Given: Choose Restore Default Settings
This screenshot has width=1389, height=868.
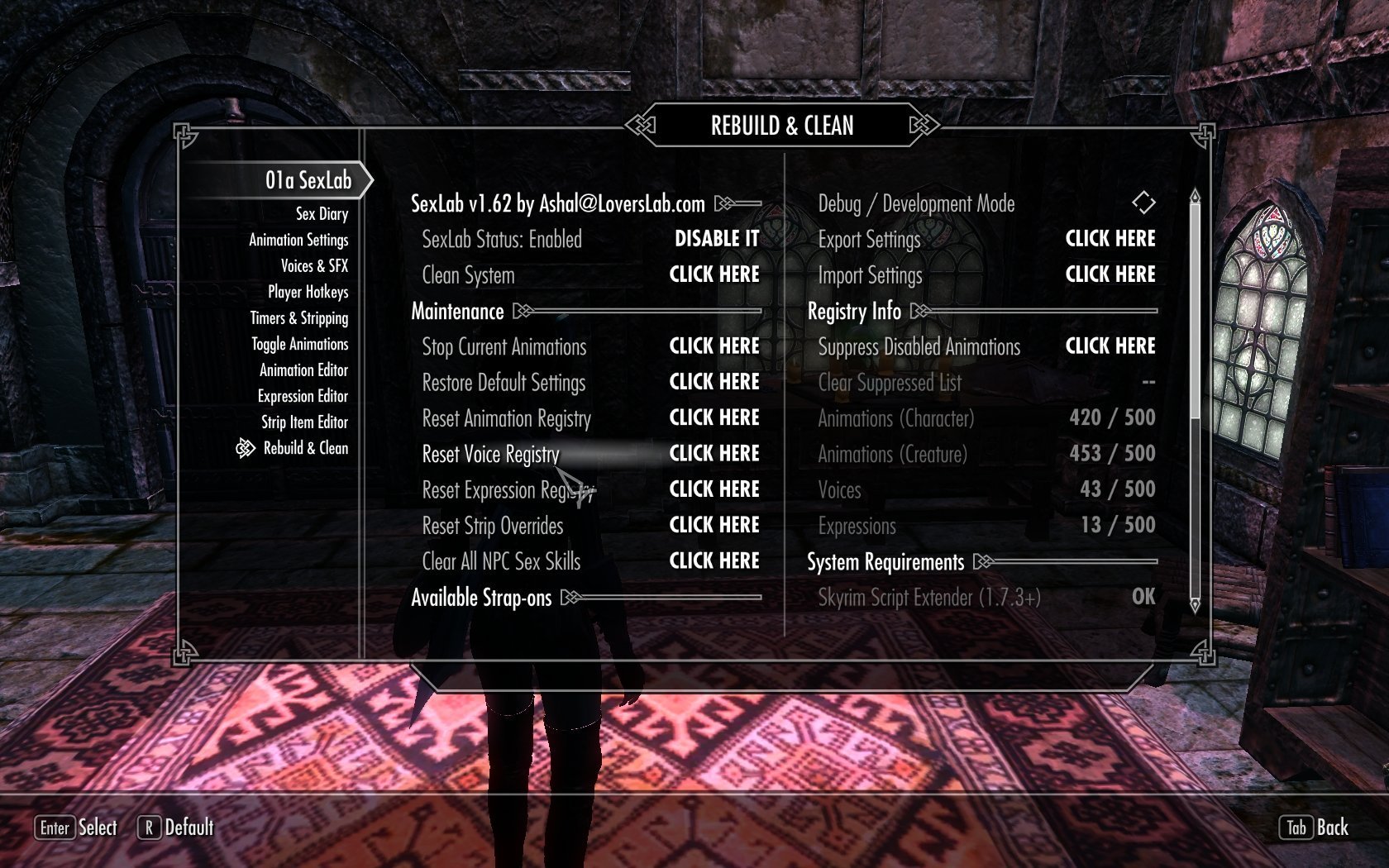Looking at the screenshot, I should tap(714, 382).
